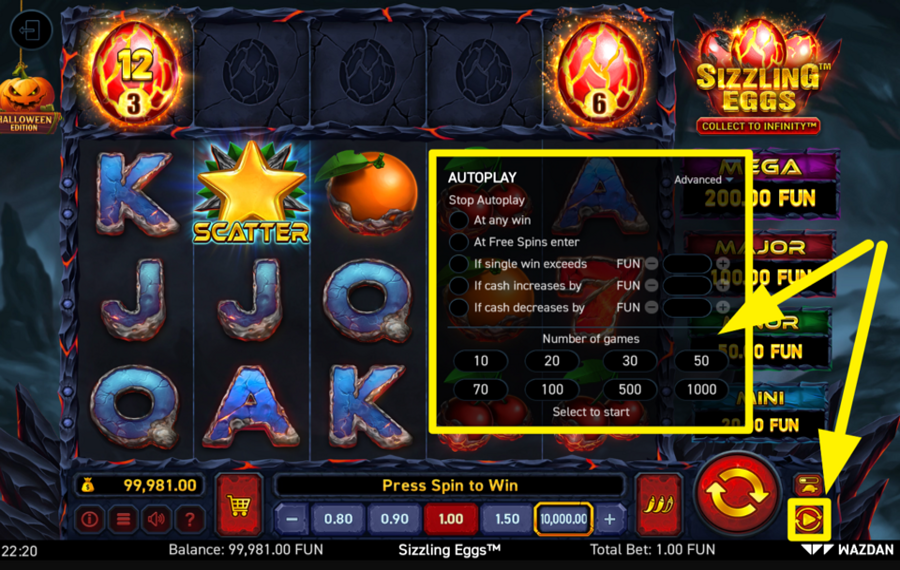Open the Advanced autoplay dropdown
Screen dimensions: 900x570
tap(703, 180)
